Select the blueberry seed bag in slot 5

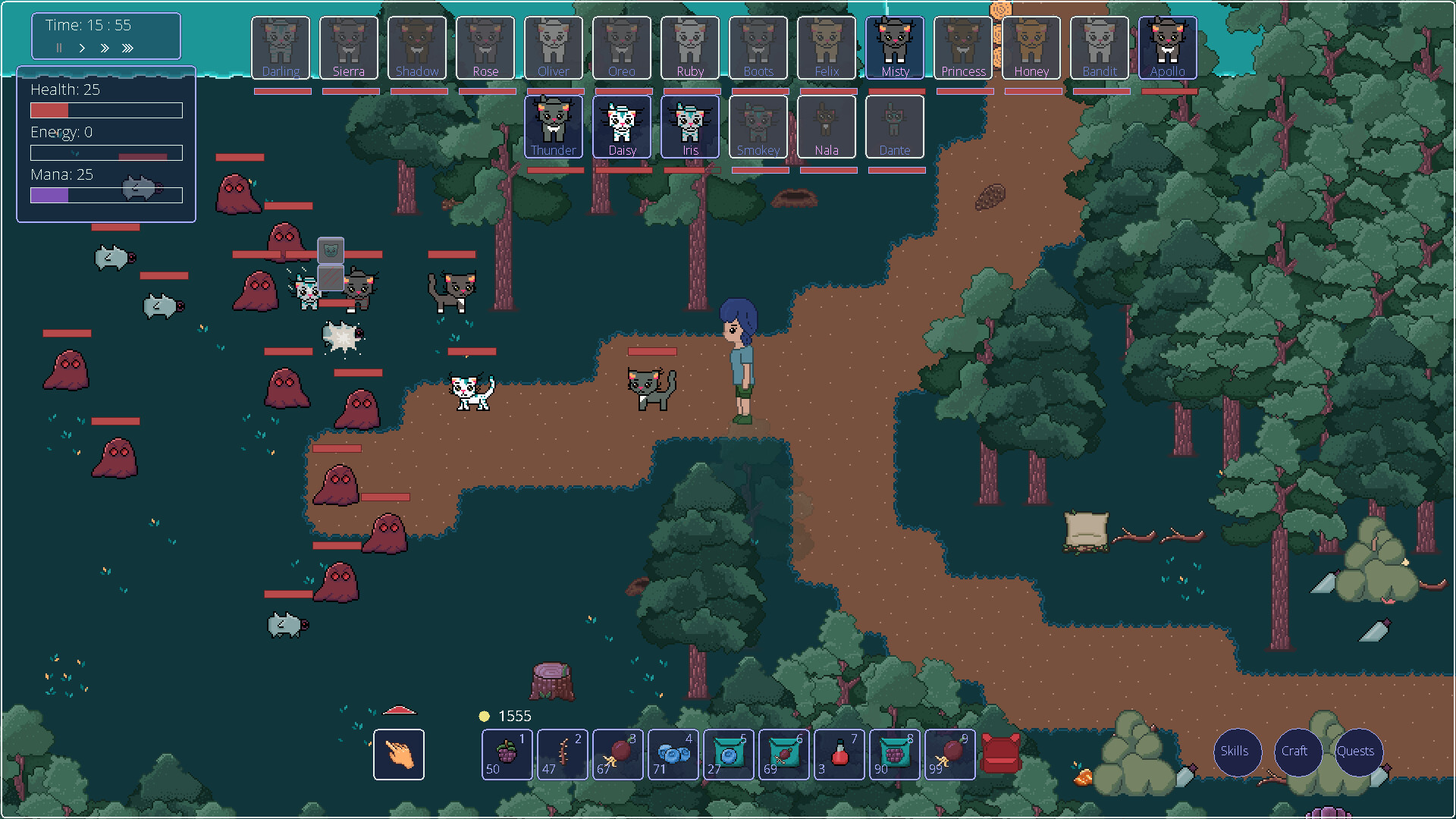point(728,755)
